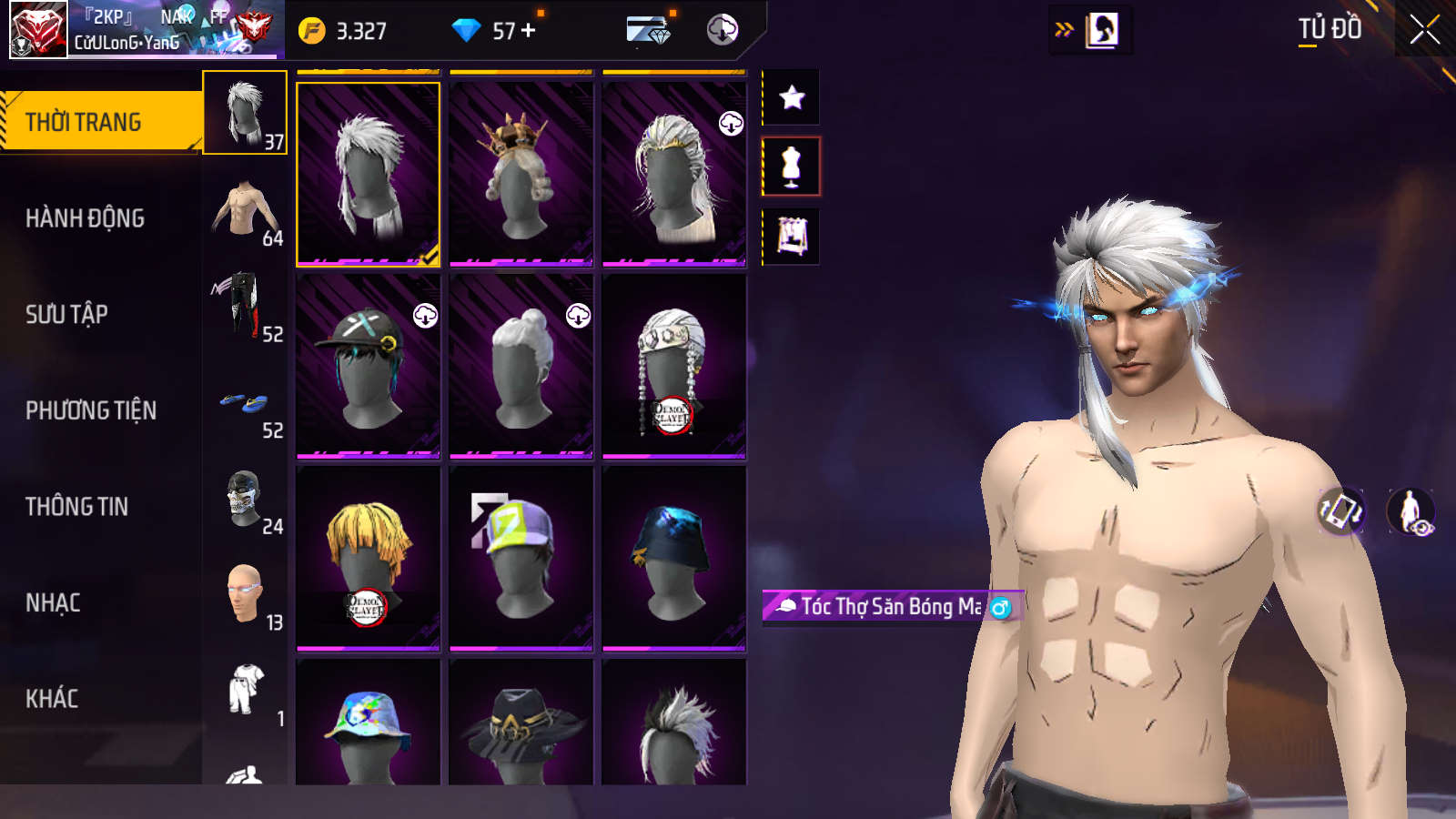Go to the THÔNG TIN section
This screenshot has width=1456, height=819.
click(x=77, y=507)
